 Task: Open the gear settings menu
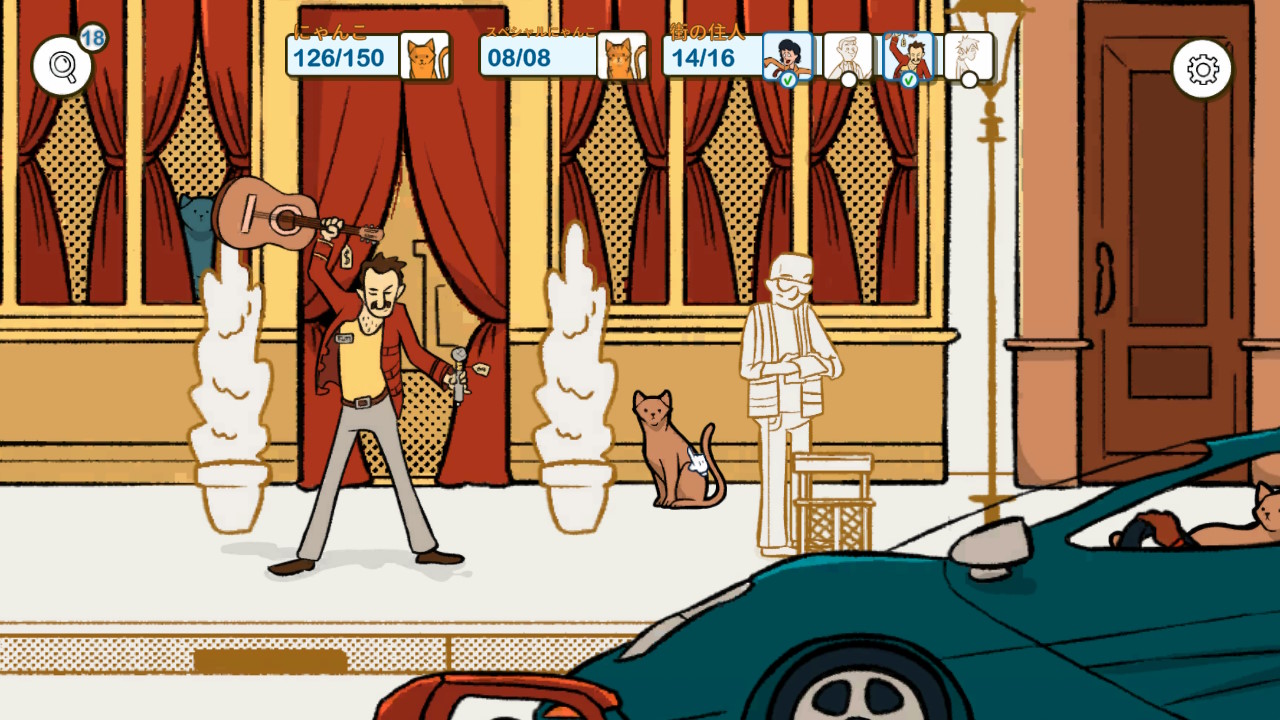coord(1201,69)
